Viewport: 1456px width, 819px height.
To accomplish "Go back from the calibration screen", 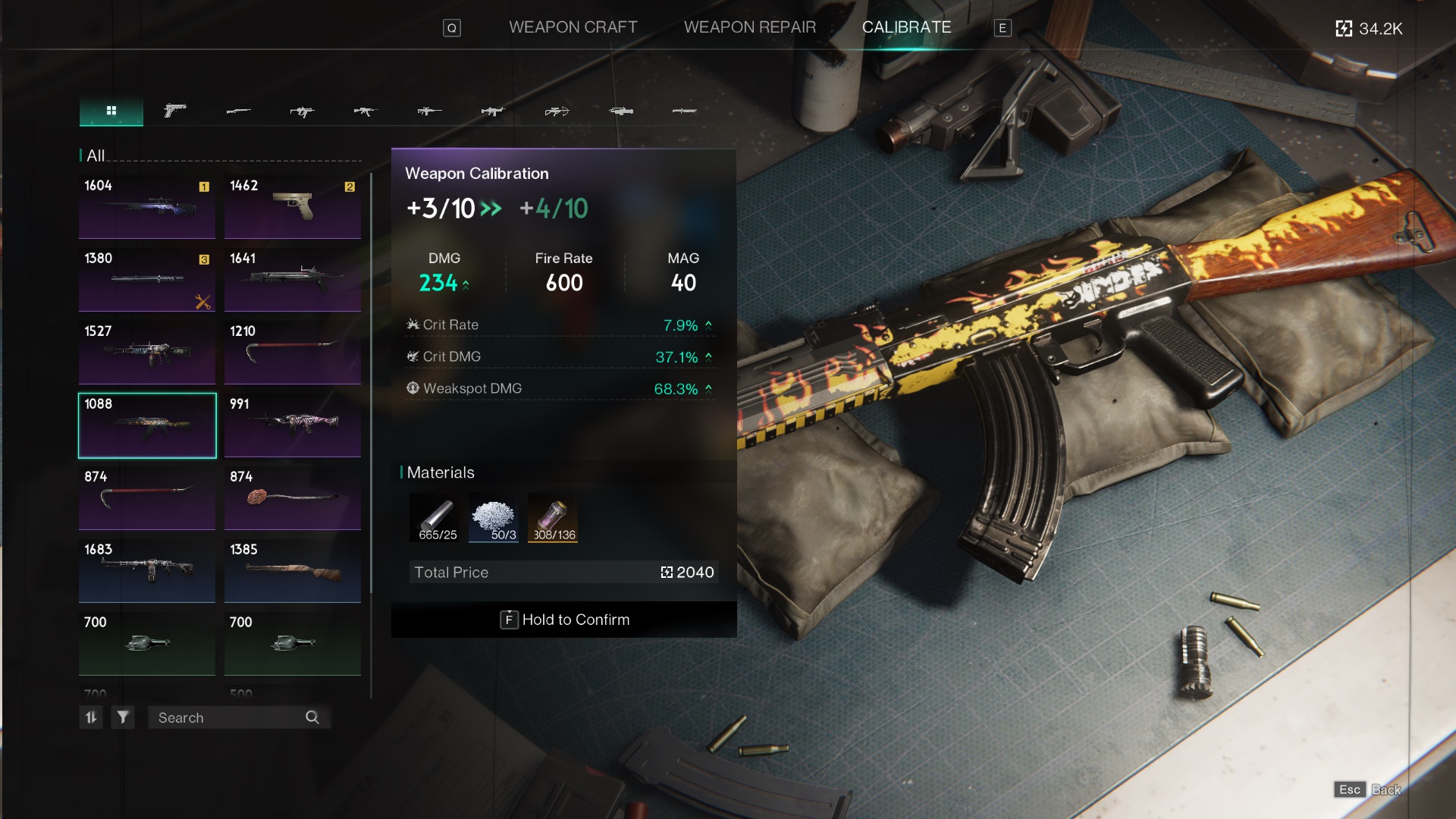I will 1367,789.
